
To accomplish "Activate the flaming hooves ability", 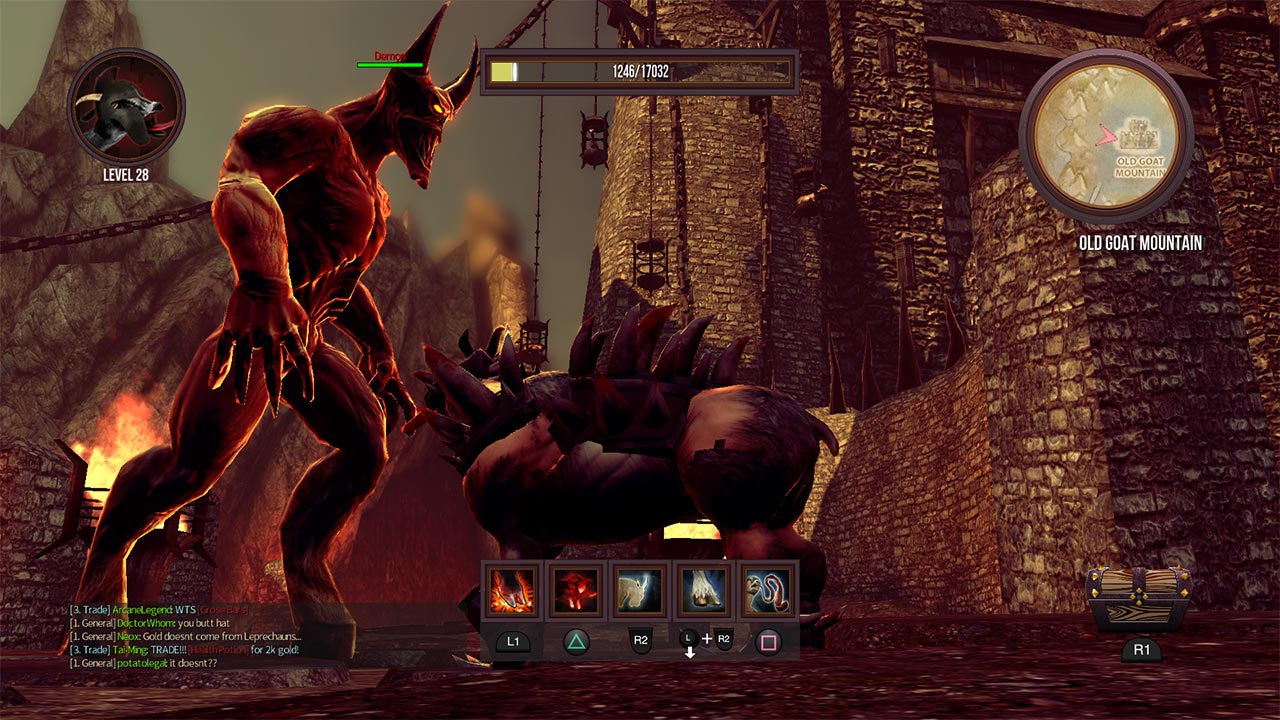I will click(x=512, y=591).
